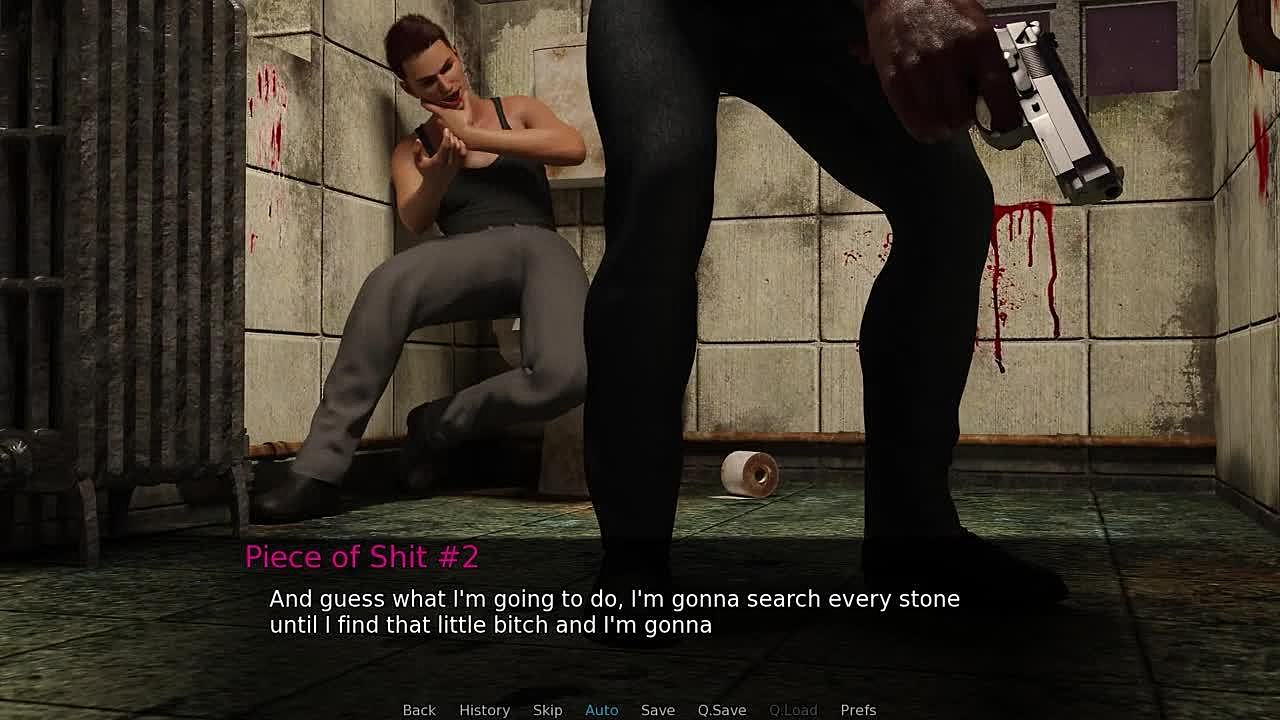Open the dialogue History log

point(484,710)
